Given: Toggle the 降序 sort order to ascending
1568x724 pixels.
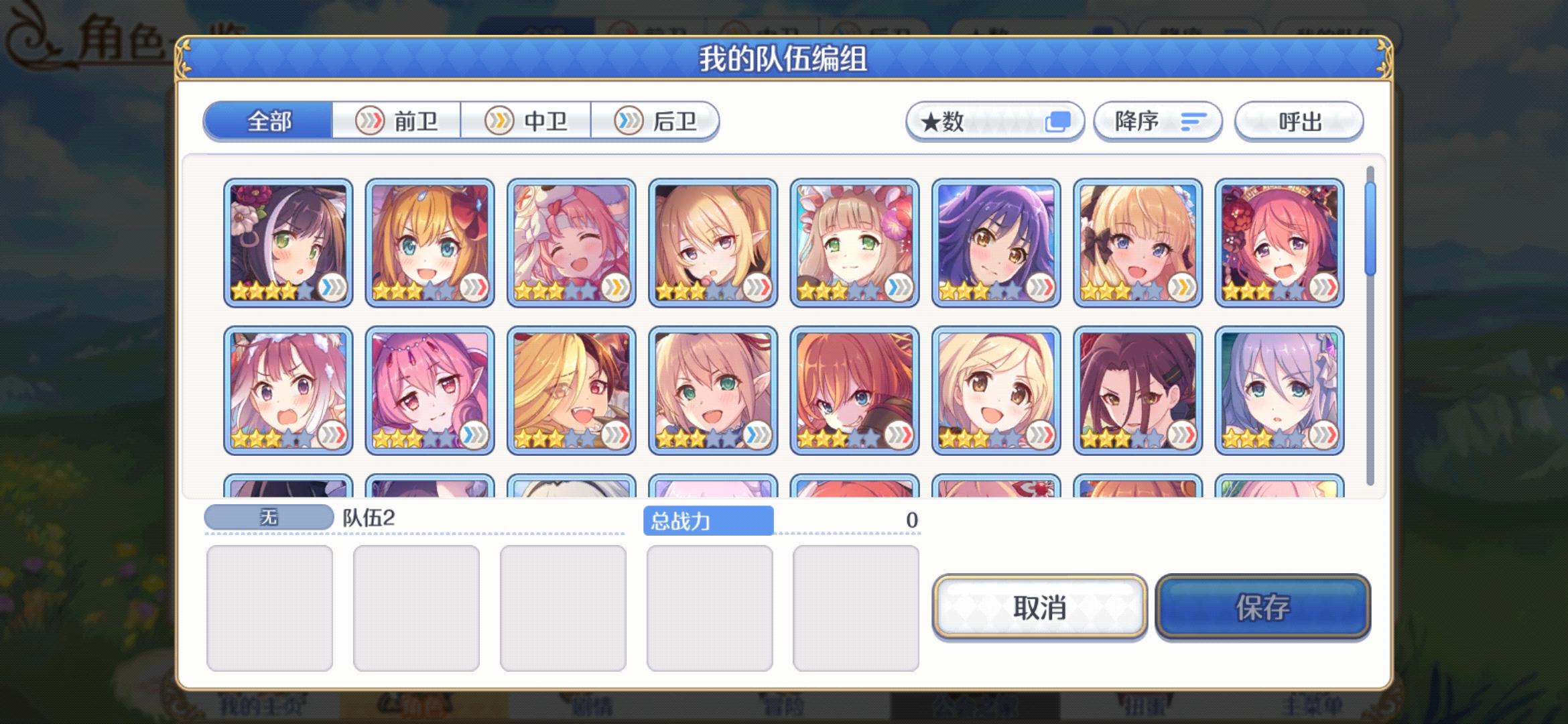Looking at the screenshot, I should [x=1157, y=121].
